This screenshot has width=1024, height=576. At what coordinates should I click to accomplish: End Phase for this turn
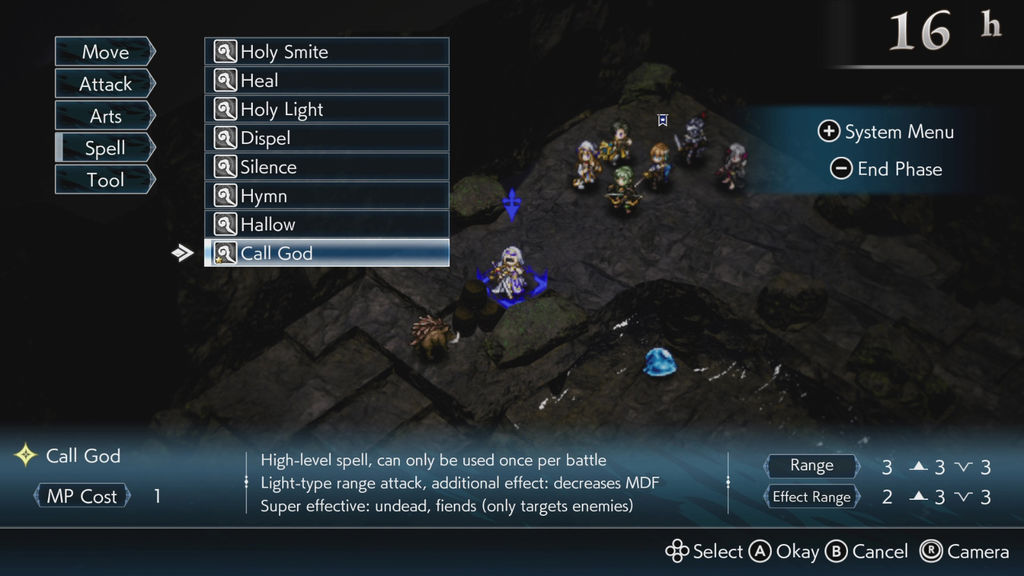886,169
